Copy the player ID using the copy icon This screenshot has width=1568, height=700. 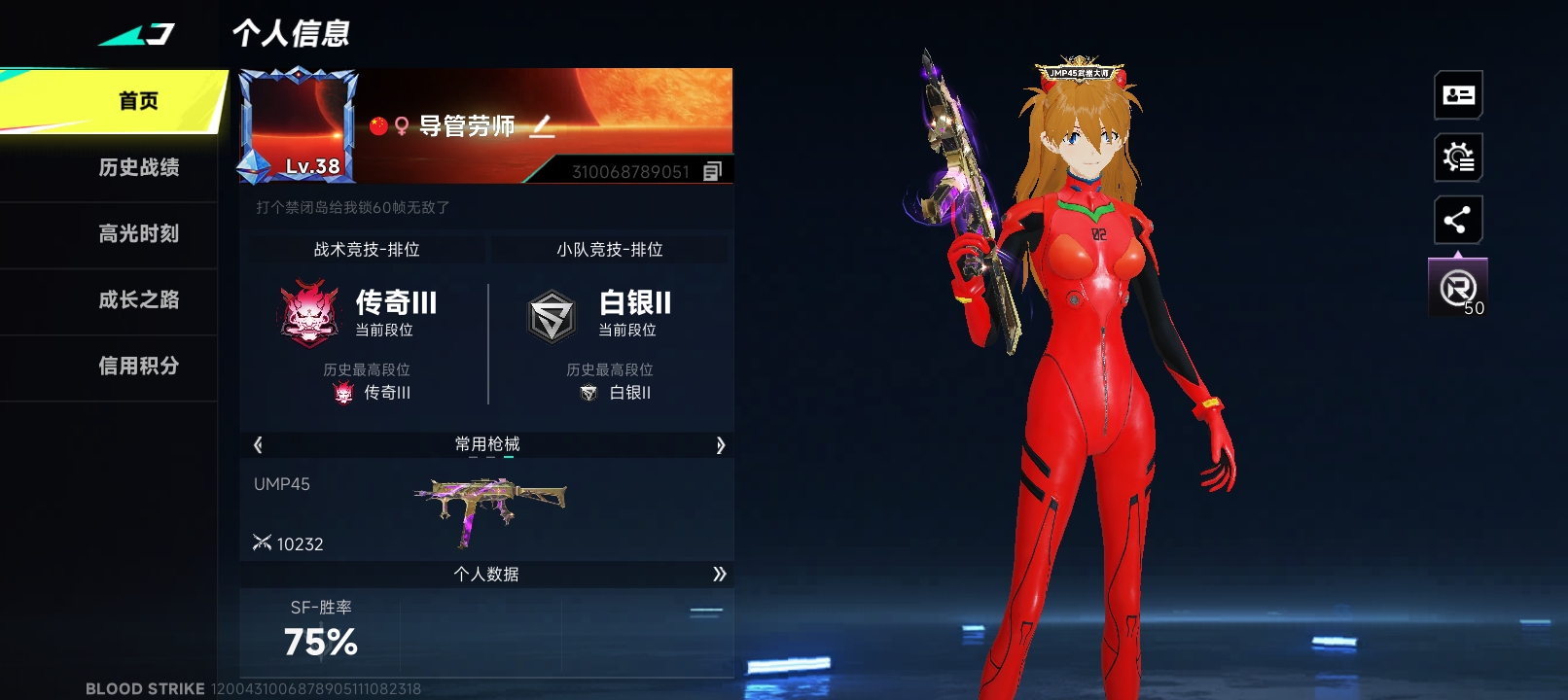[713, 171]
